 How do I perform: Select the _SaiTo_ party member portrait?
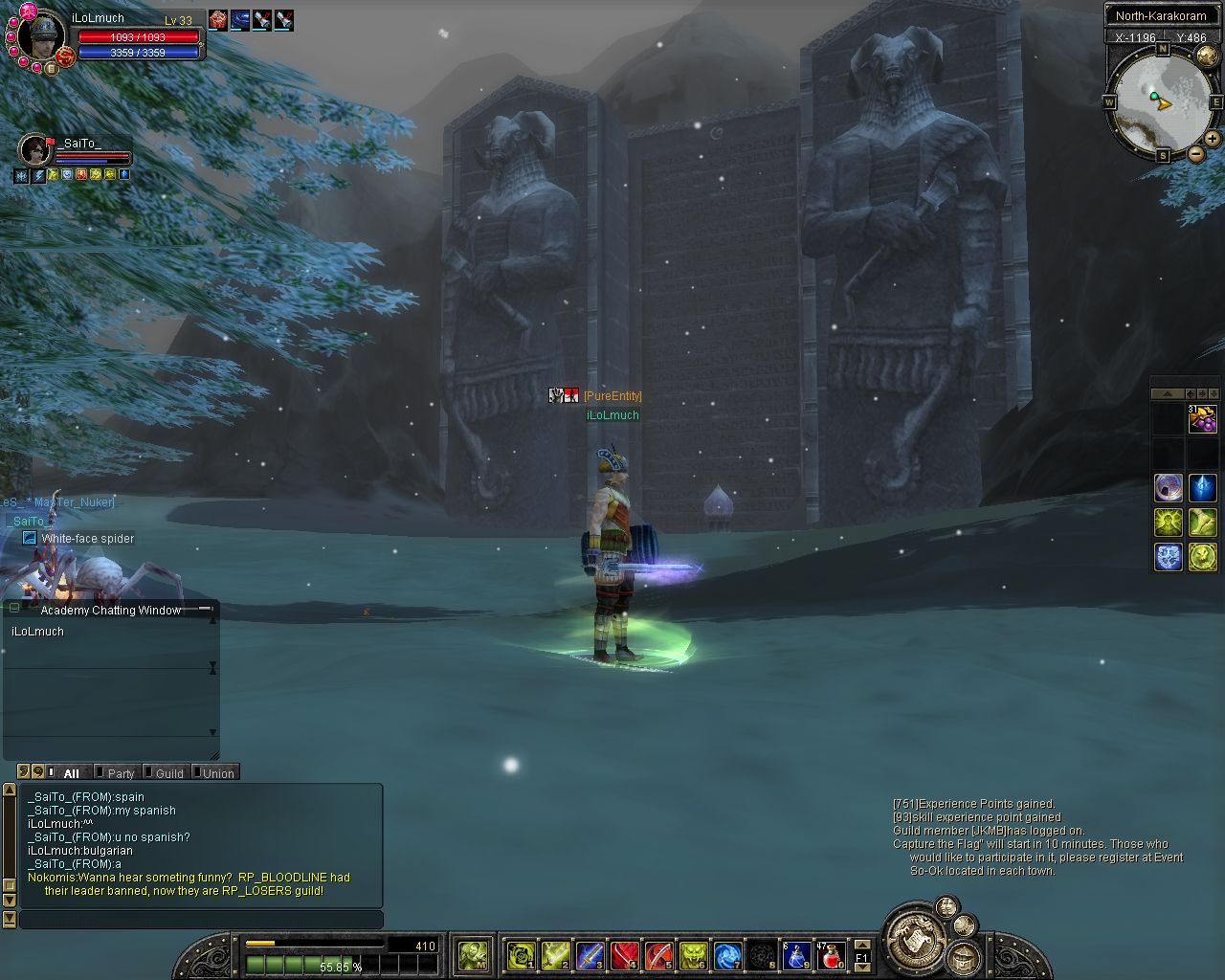pos(35,150)
